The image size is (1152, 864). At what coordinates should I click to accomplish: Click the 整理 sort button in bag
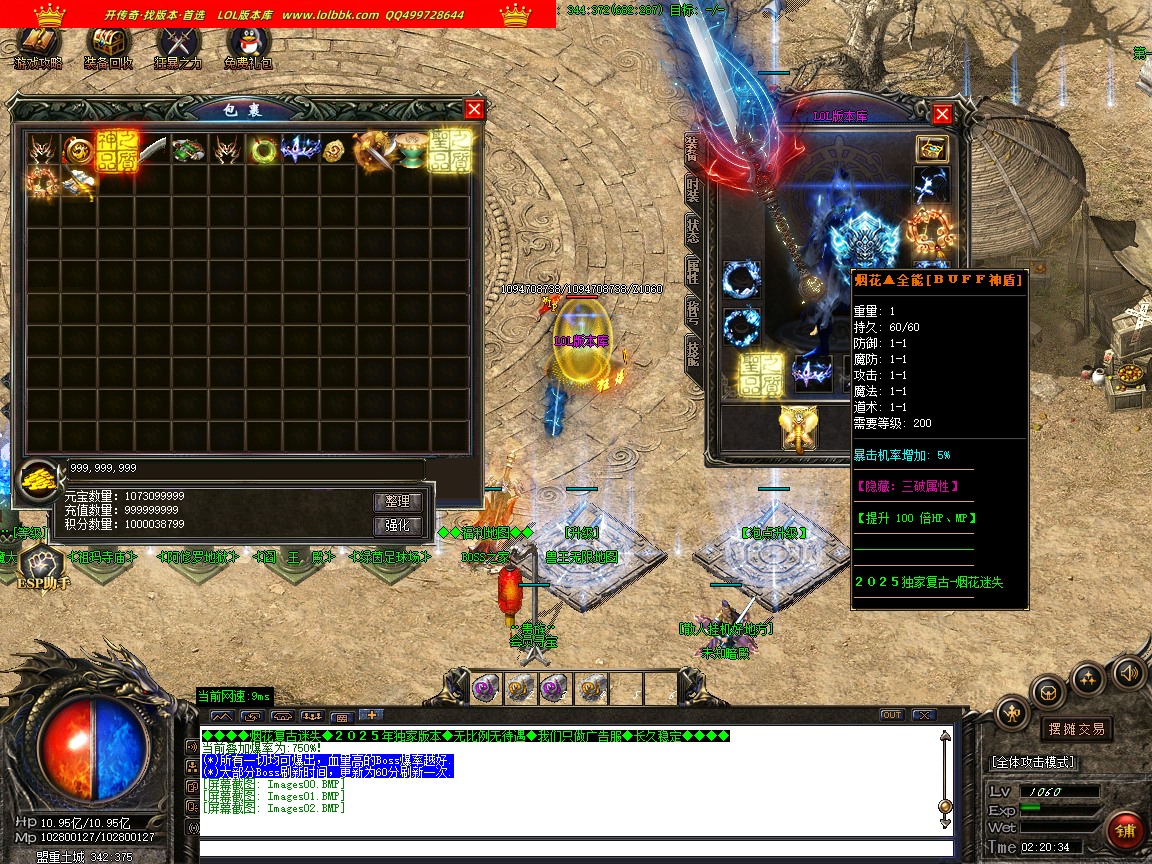click(398, 501)
